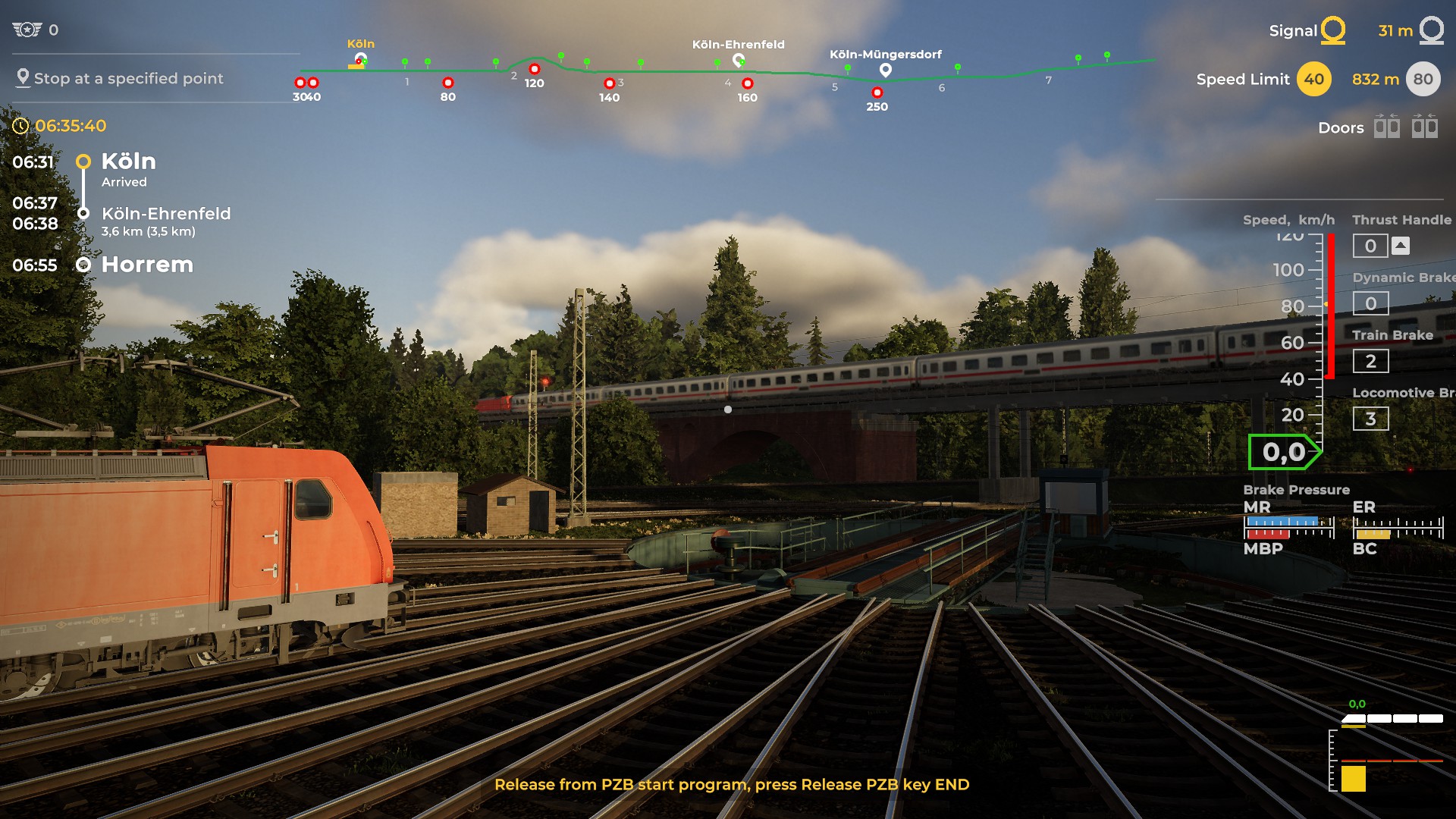Open the "Stop at a specified point" objective
The width and height of the screenshot is (1456, 819).
(x=127, y=78)
